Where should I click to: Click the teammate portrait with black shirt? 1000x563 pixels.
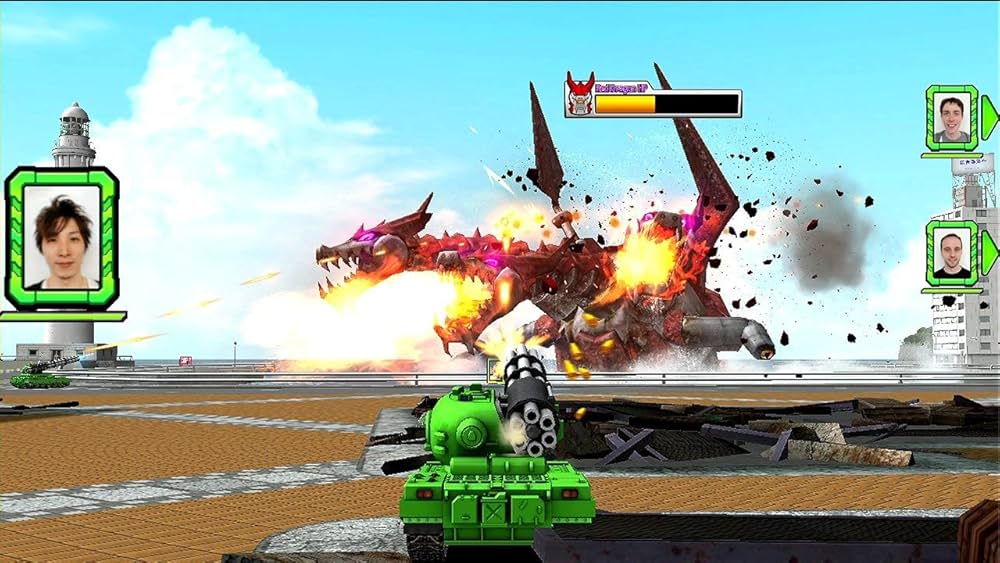[951, 254]
